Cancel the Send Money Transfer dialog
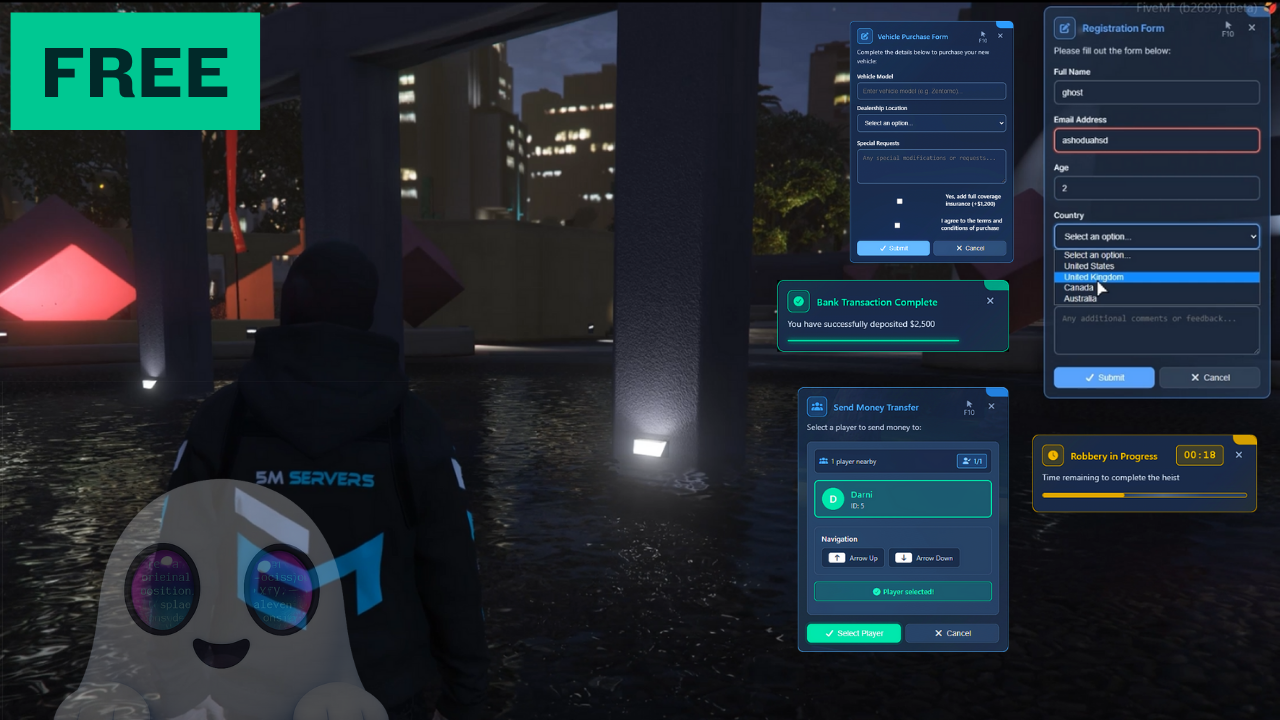Image resolution: width=1280 pixels, height=720 pixels. click(952, 633)
